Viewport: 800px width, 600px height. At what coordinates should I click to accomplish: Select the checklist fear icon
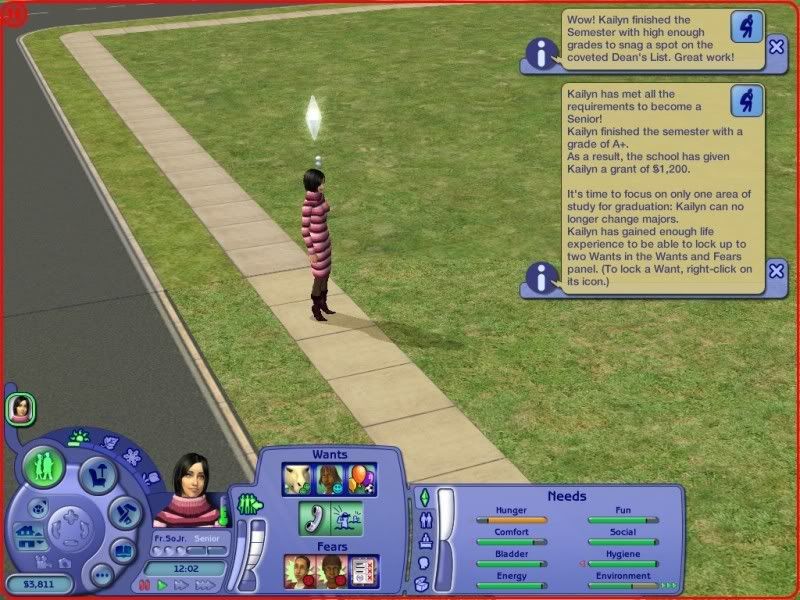pyautogui.click(x=362, y=571)
